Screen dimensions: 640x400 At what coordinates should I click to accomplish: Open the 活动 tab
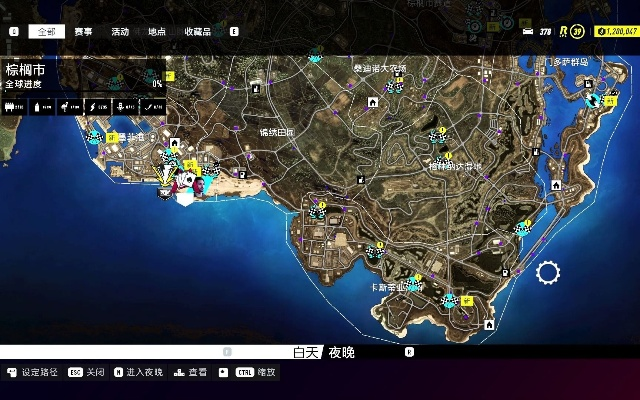[120, 32]
